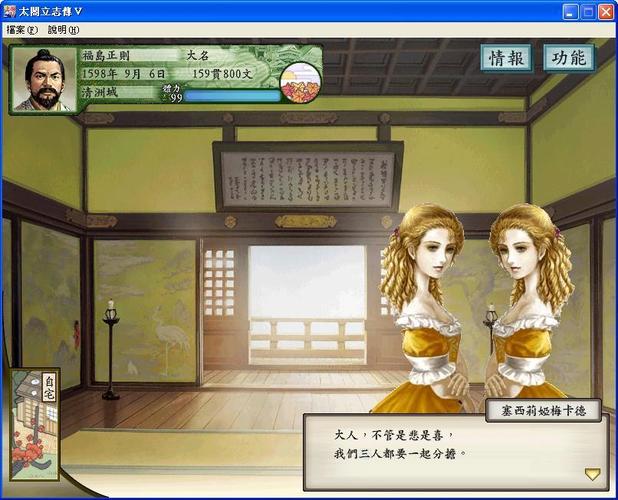618x500 pixels.
Task: Minimize the game window
Action: (x=570, y=11)
